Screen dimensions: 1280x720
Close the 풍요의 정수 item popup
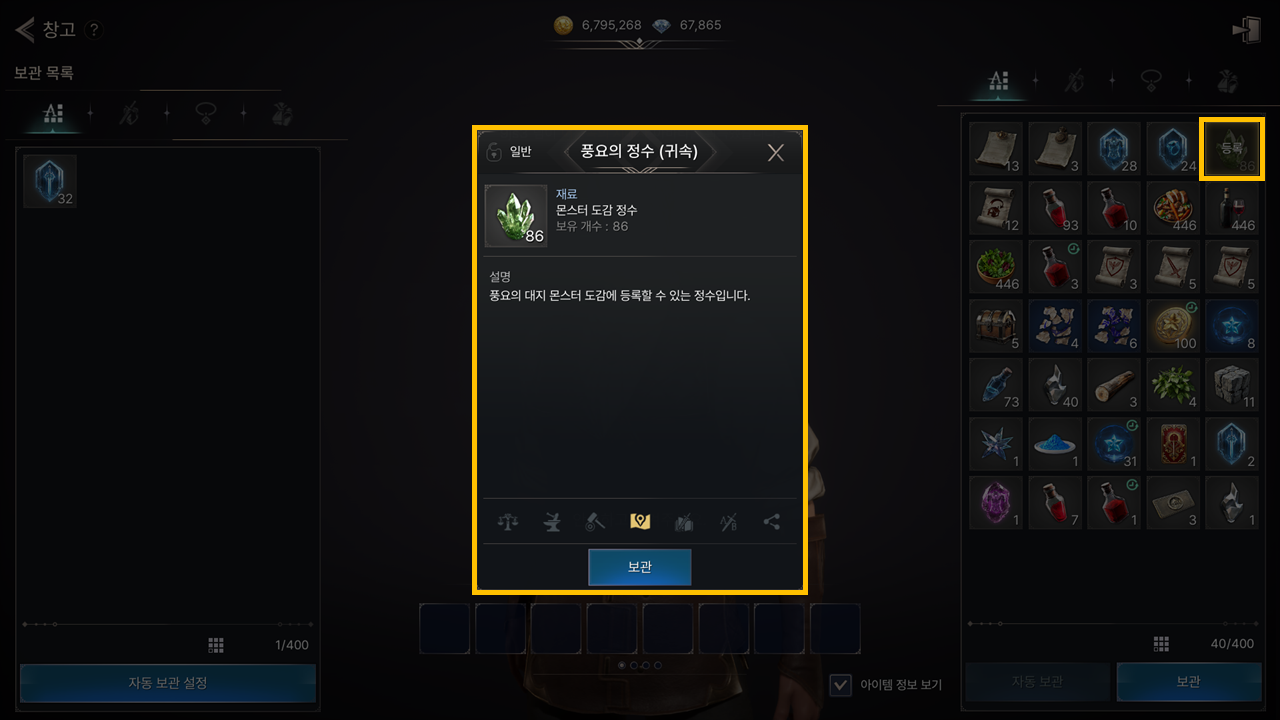(x=775, y=152)
